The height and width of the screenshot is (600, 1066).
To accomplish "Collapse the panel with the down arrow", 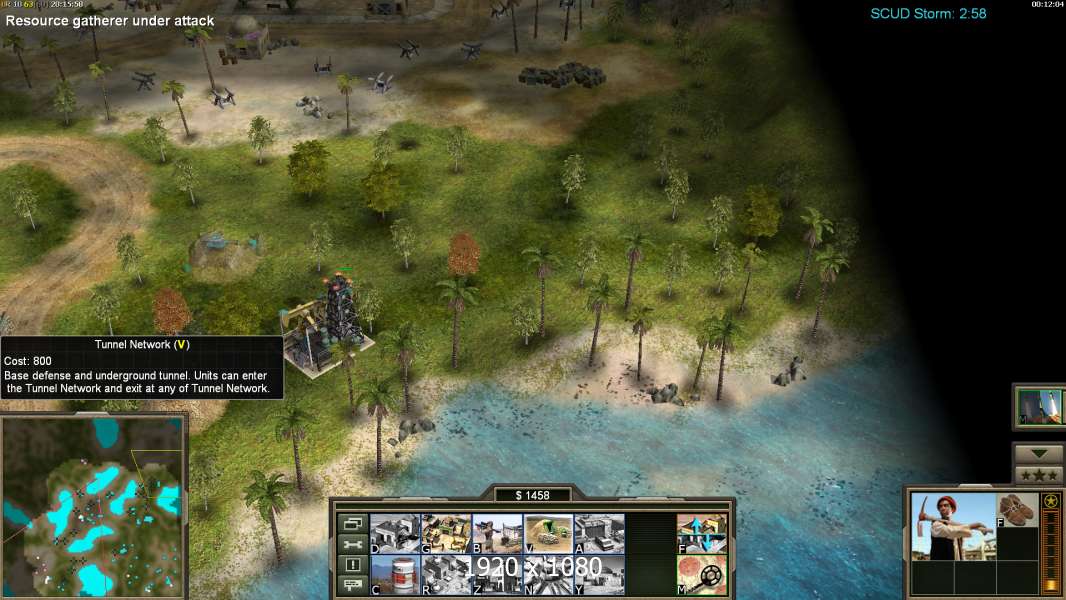I will (1039, 454).
